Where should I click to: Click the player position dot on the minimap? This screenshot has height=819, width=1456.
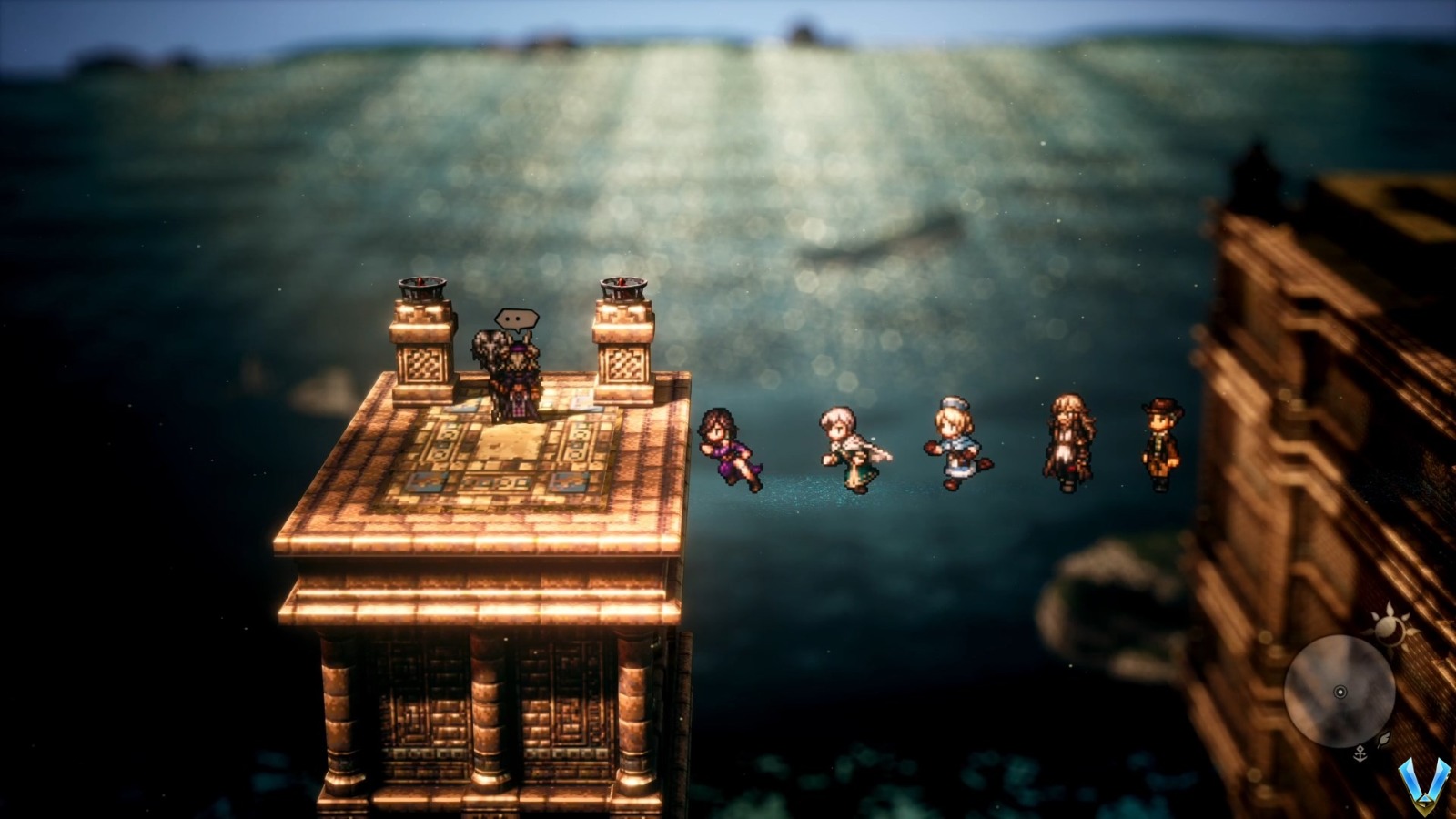click(1340, 691)
